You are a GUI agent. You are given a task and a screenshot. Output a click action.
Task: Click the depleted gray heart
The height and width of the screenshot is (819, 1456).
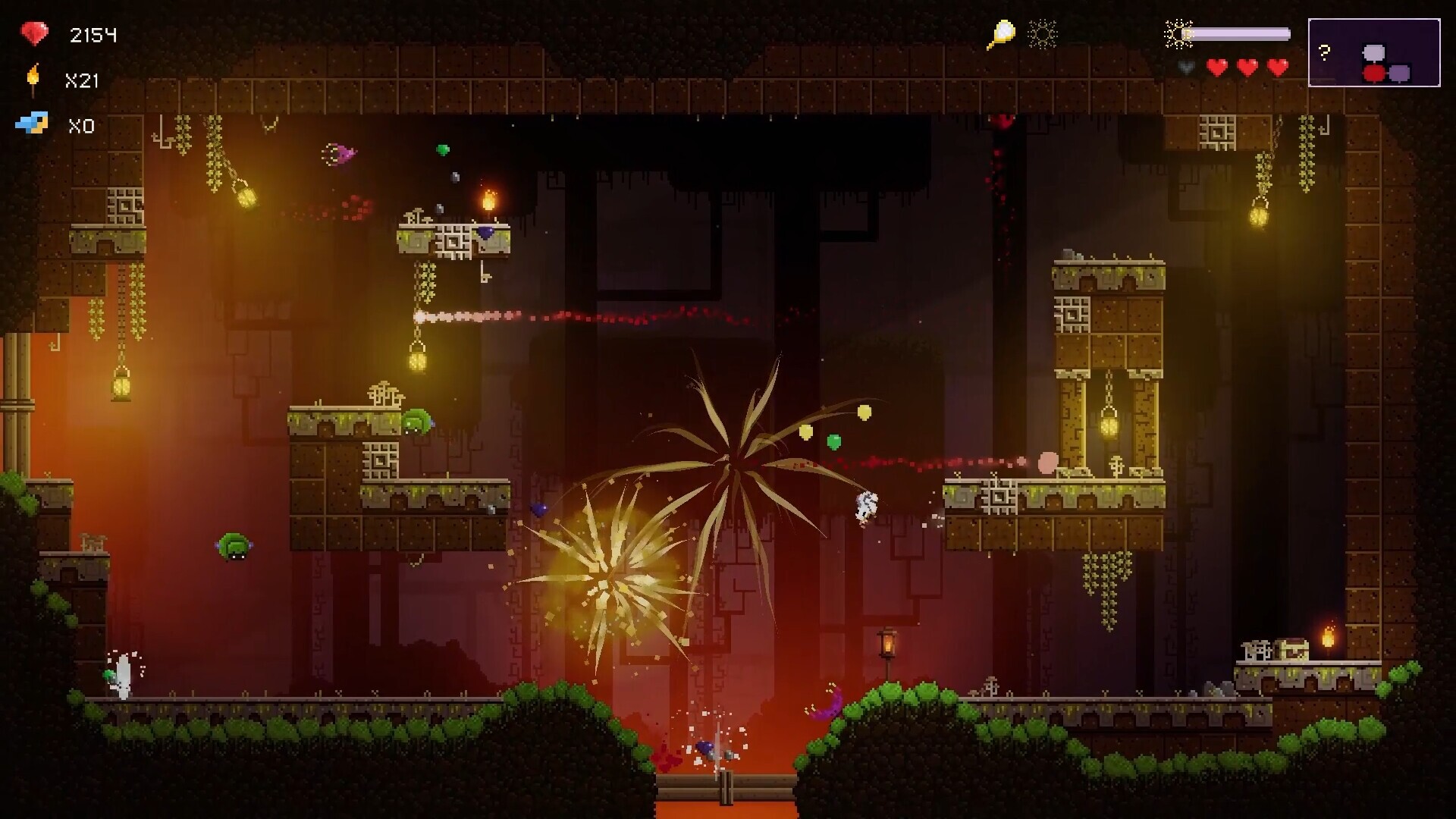1185,67
